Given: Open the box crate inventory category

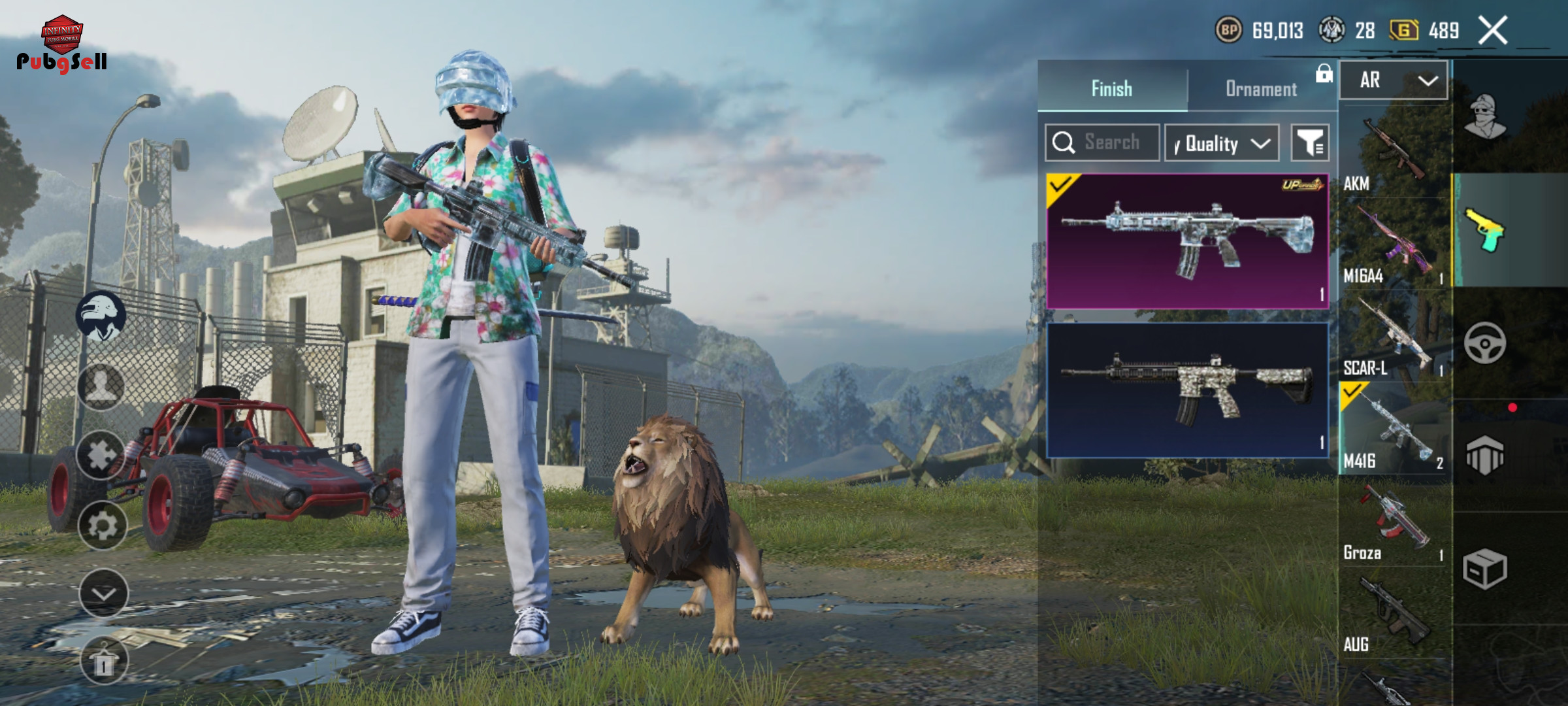Looking at the screenshot, I should (1485, 569).
